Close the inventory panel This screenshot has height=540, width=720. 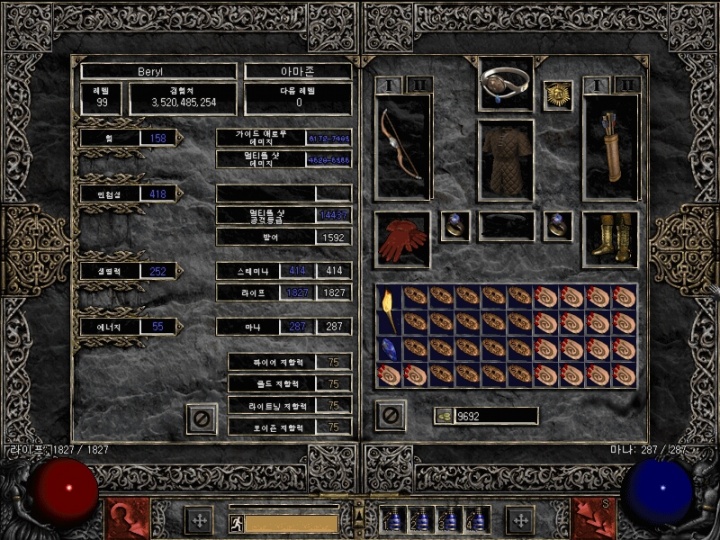coord(390,414)
